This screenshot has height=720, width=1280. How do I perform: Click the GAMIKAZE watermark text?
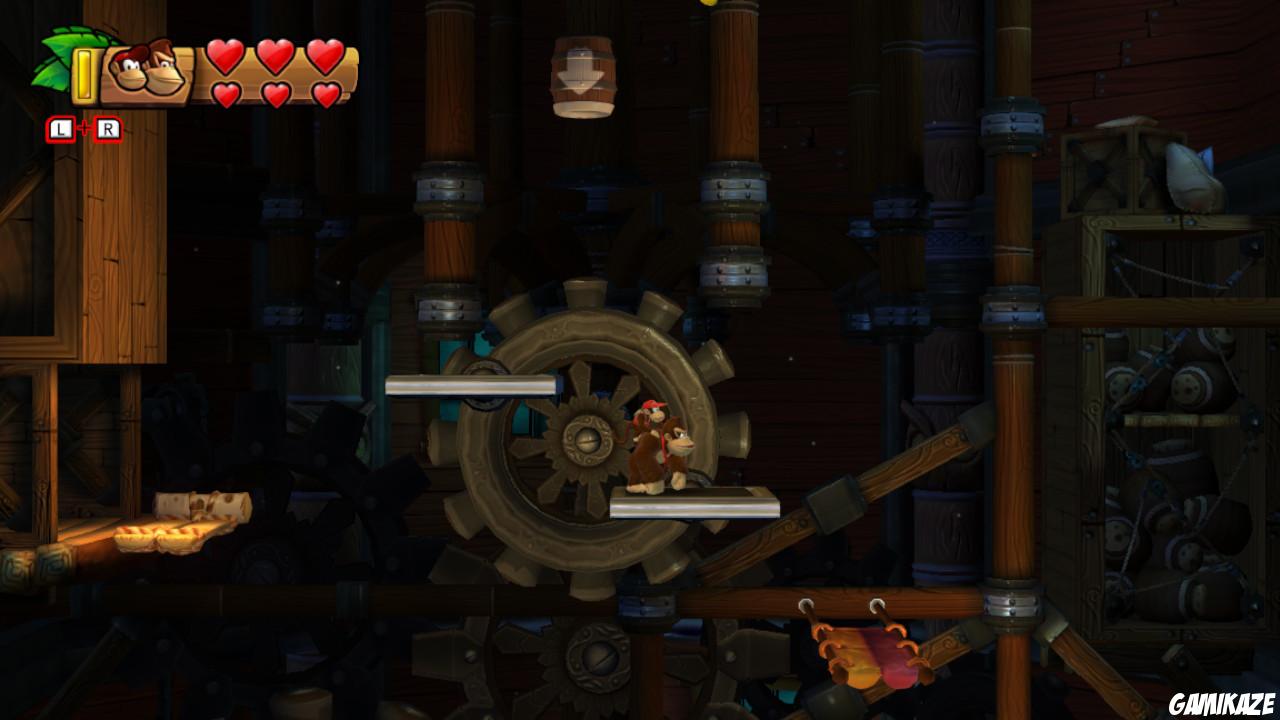coord(1222,703)
